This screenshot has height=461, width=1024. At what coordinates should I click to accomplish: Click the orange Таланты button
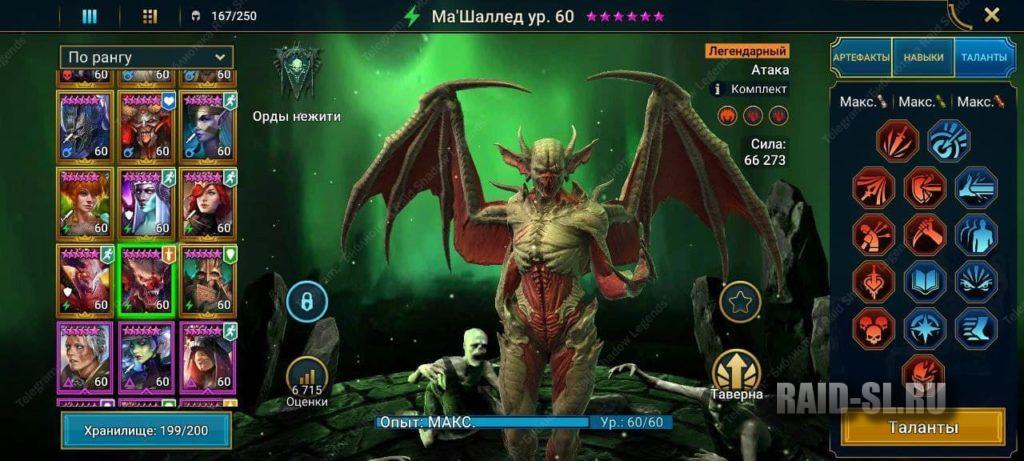coord(924,427)
